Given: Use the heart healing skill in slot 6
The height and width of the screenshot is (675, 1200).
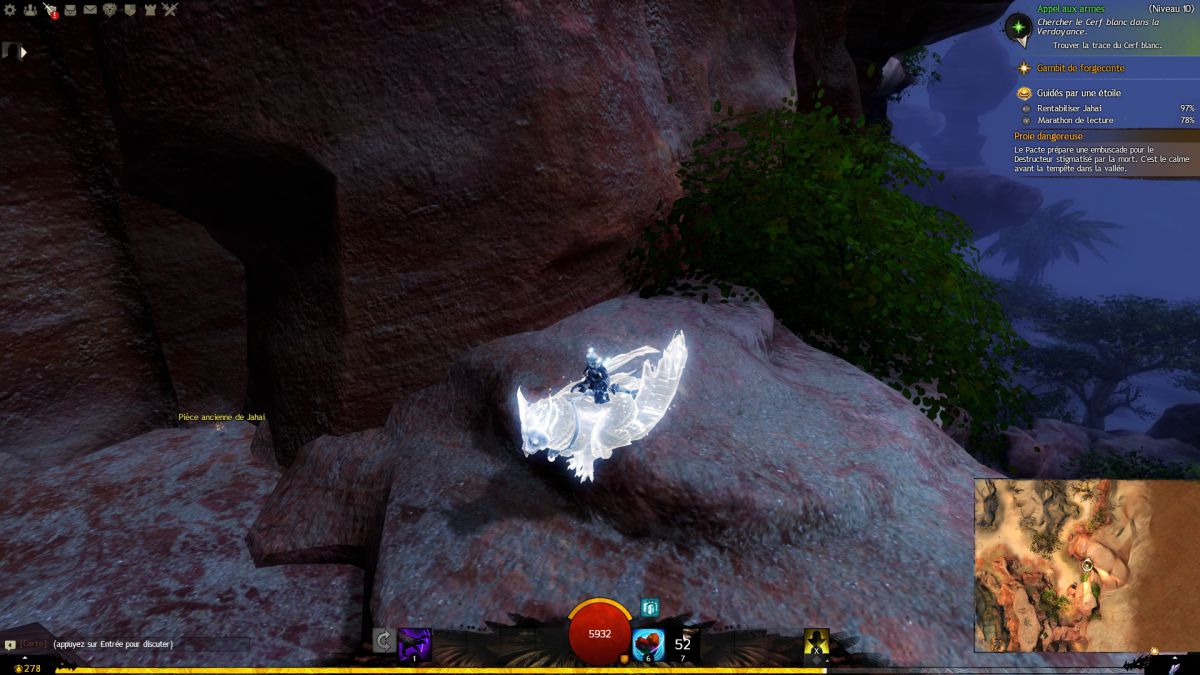Looking at the screenshot, I should 650,642.
